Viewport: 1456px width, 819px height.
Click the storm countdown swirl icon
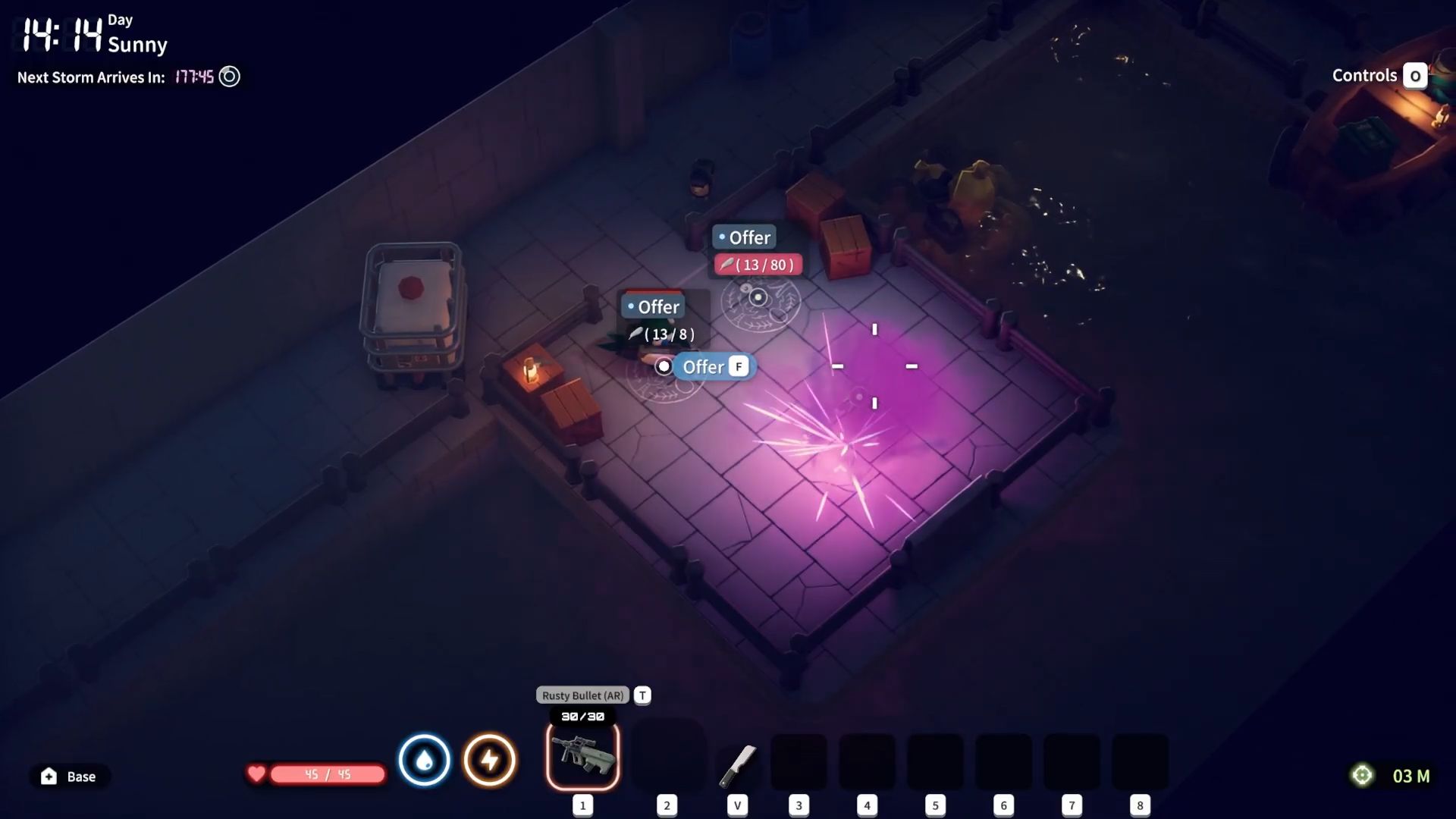click(x=229, y=77)
